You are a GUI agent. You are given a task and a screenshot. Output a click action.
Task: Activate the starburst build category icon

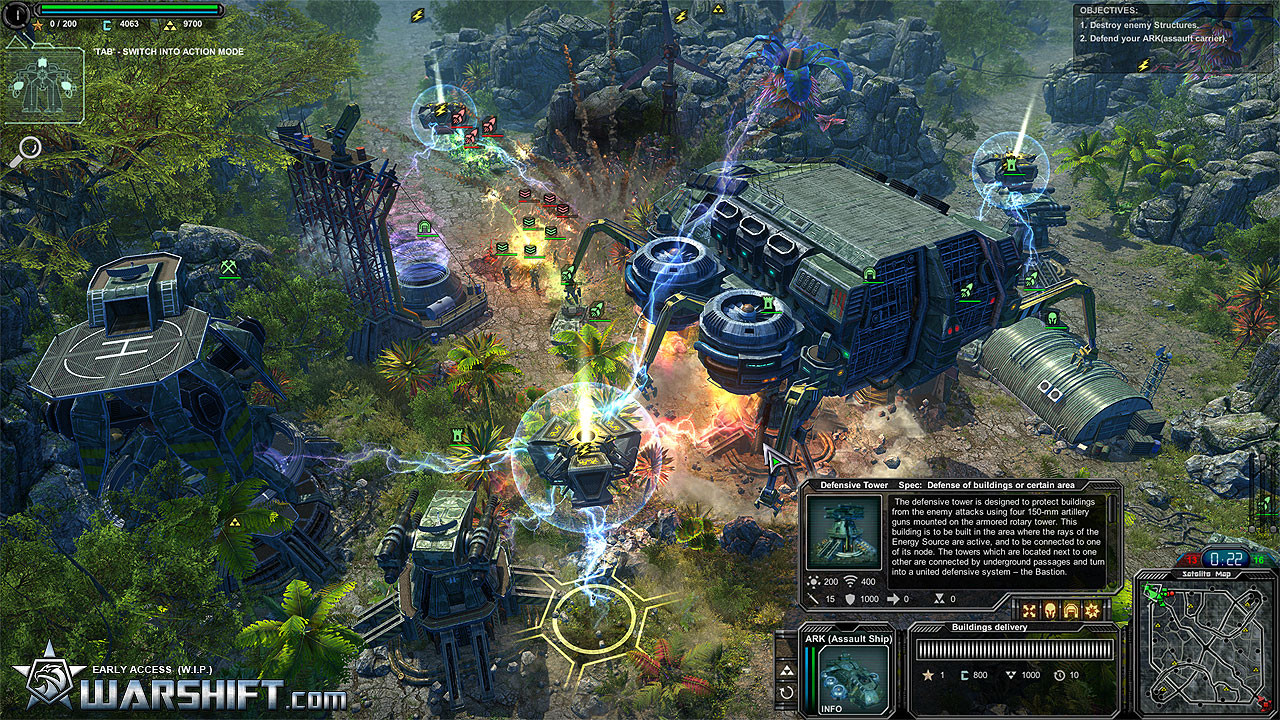coord(1092,610)
